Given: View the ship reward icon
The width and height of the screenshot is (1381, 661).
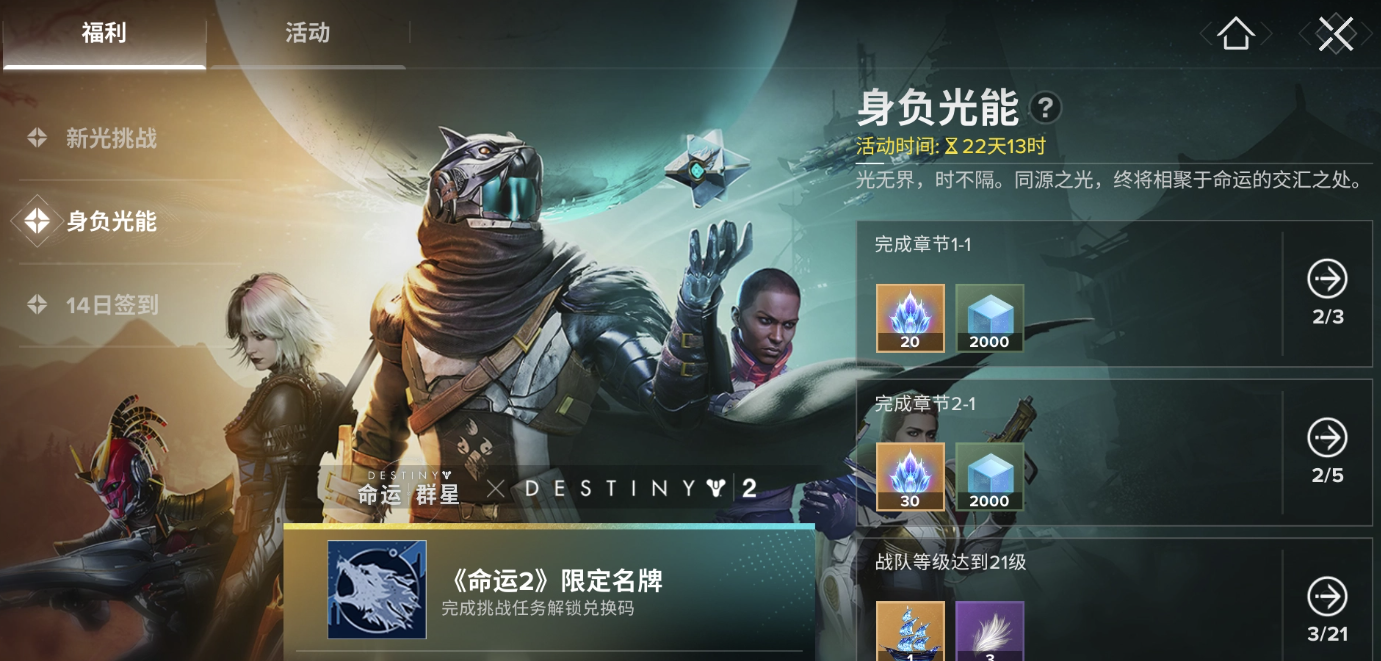Looking at the screenshot, I should [910, 630].
